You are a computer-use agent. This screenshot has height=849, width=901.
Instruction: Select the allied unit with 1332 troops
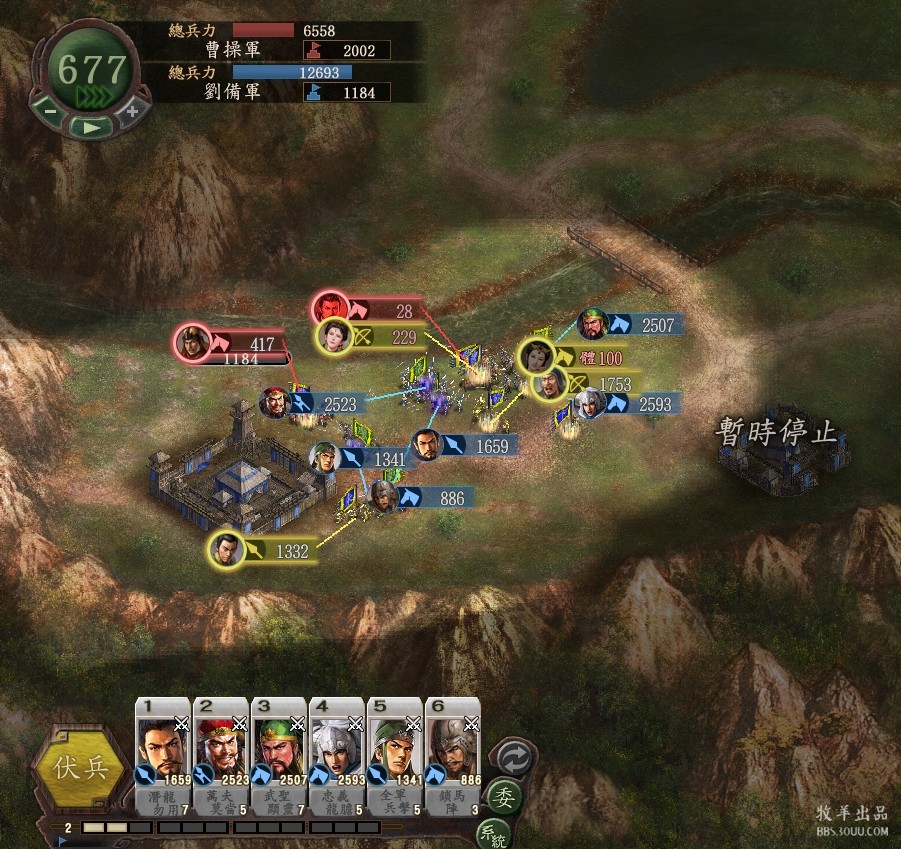228,549
